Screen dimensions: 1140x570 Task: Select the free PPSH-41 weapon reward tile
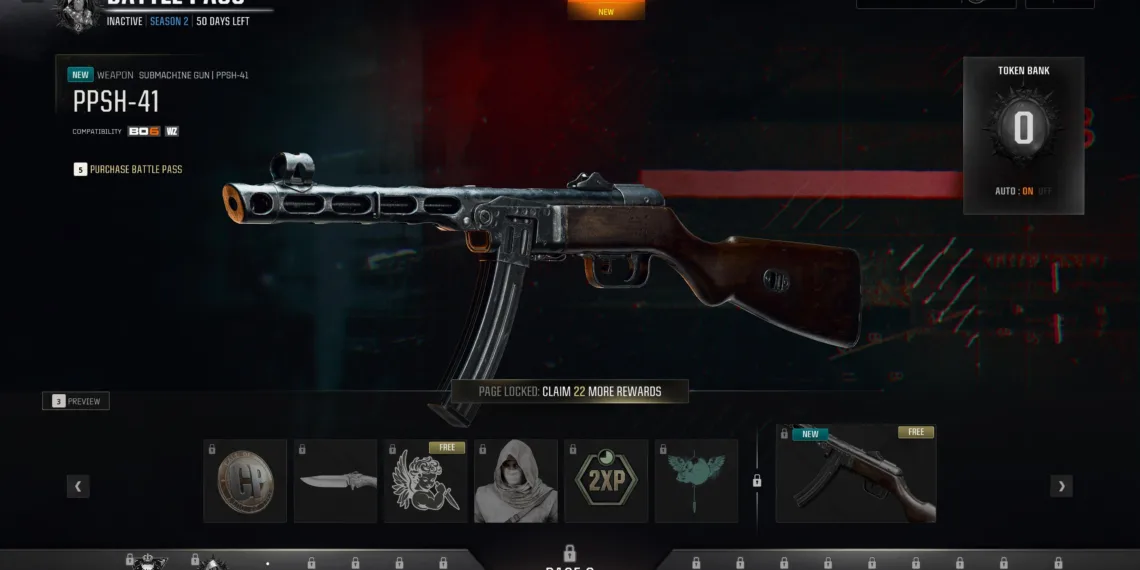pos(856,474)
